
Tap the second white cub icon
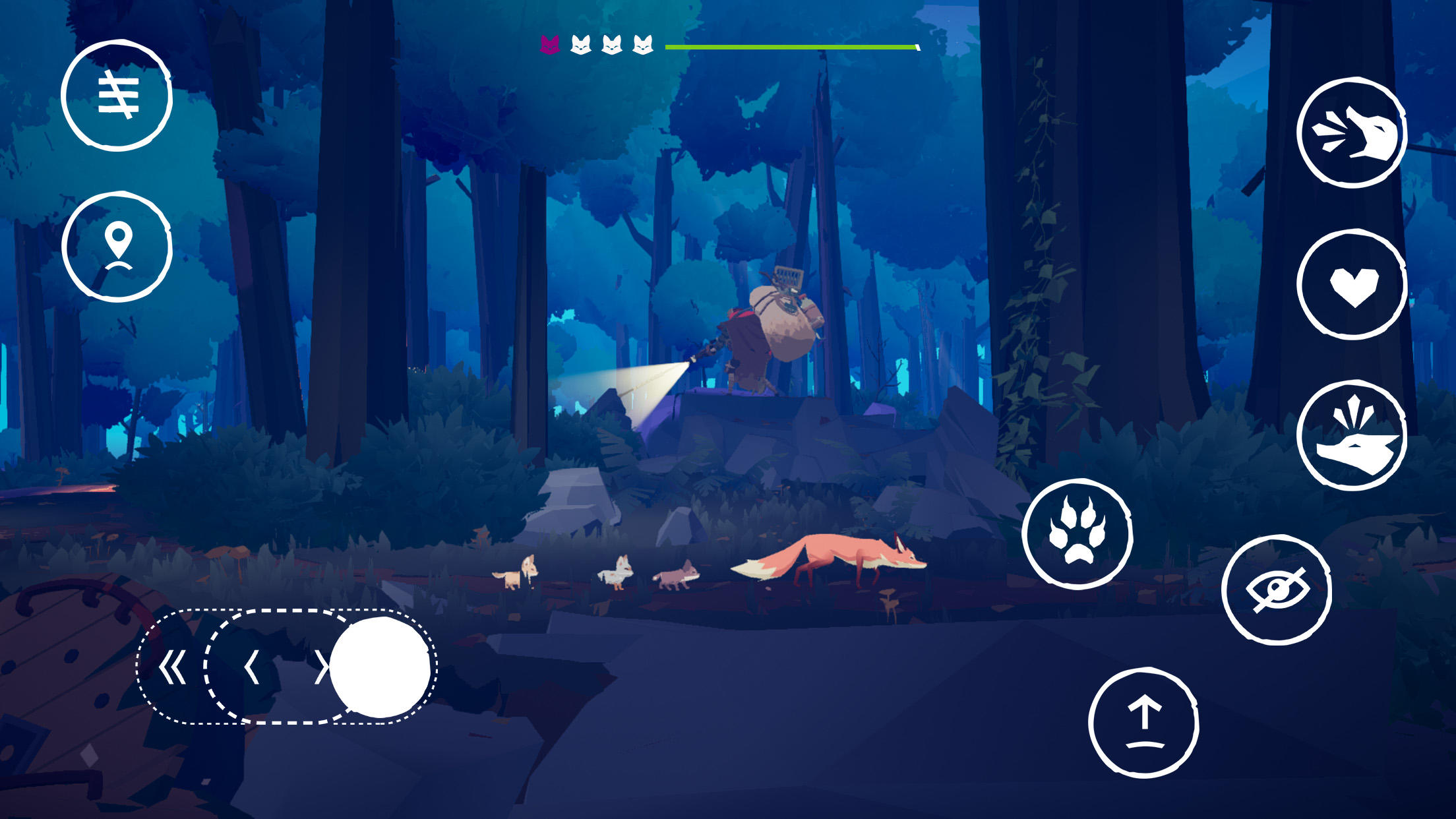tap(612, 46)
